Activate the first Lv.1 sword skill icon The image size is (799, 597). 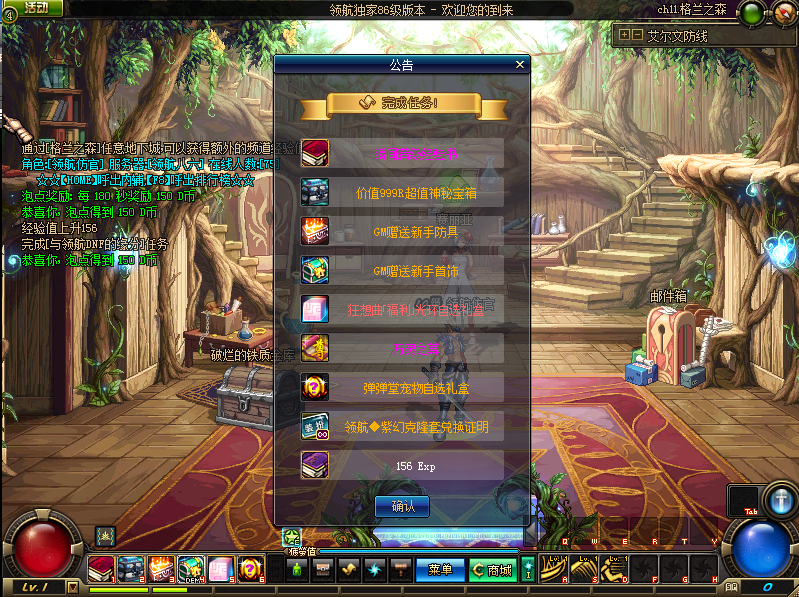coord(553,569)
